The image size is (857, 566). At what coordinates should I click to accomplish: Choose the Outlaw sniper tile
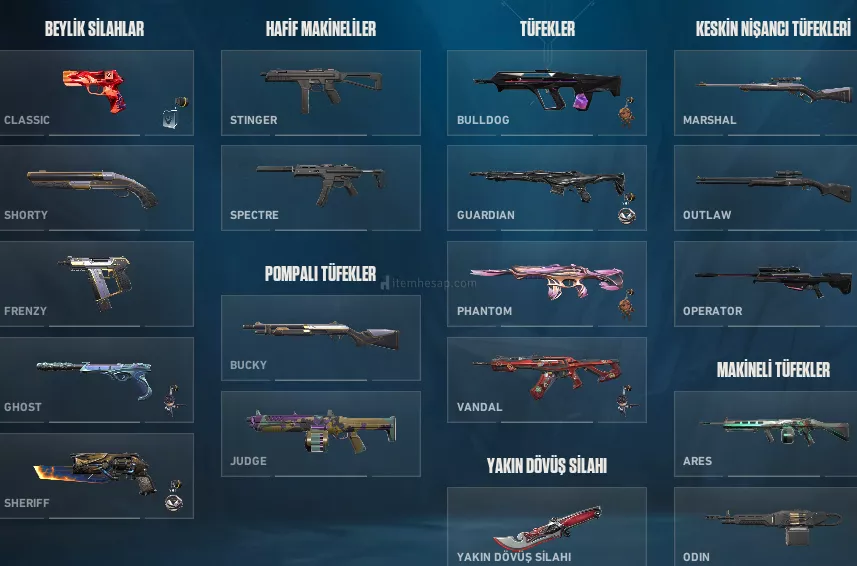click(x=766, y=189)
